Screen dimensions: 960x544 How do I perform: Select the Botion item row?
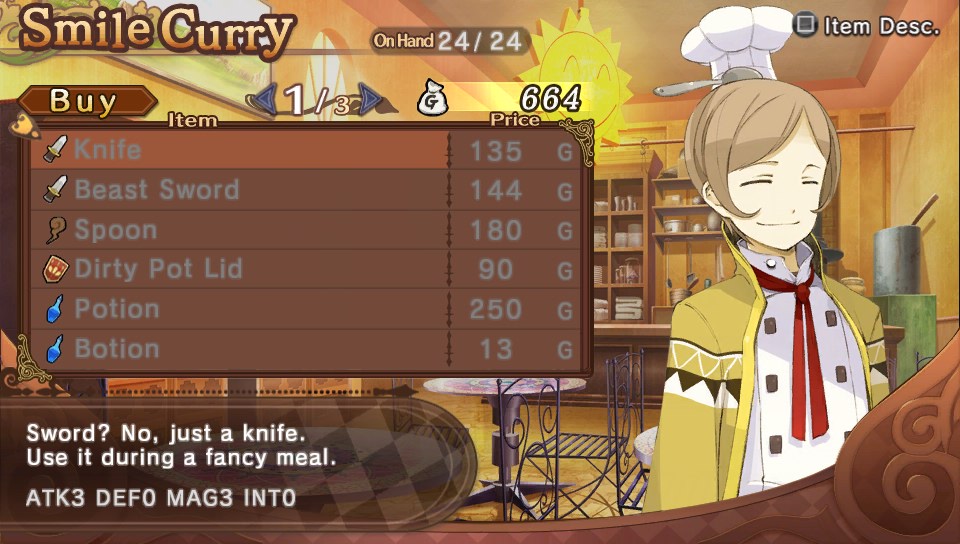300,349
